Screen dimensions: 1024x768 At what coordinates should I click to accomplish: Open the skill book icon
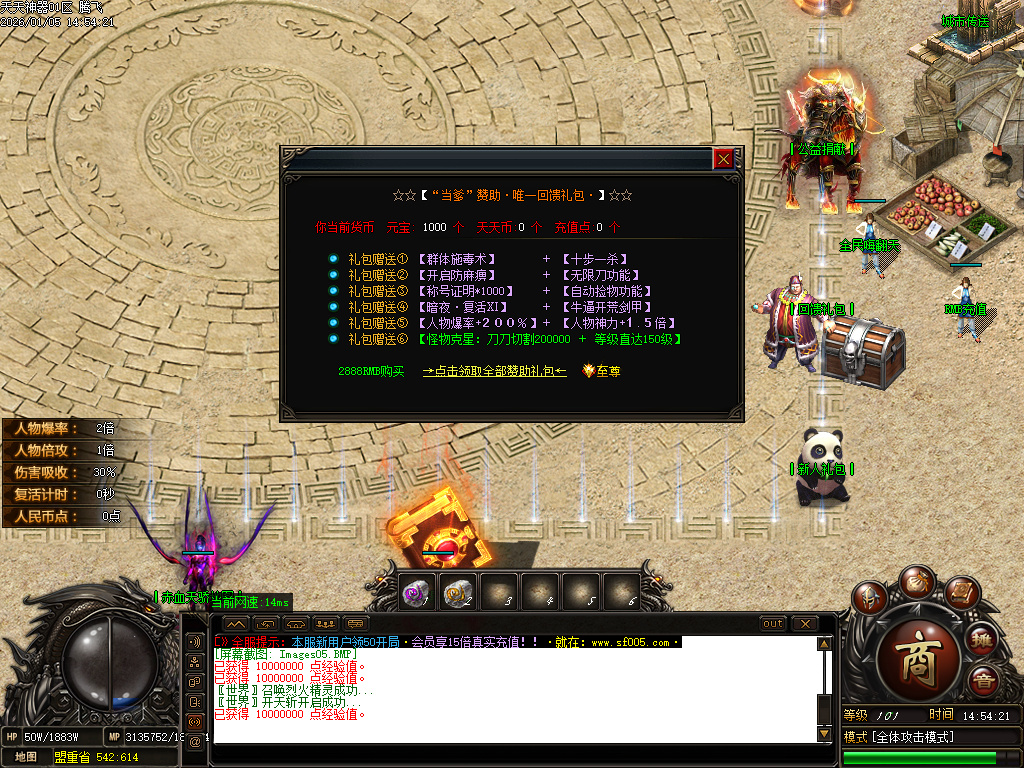point(960,595)
